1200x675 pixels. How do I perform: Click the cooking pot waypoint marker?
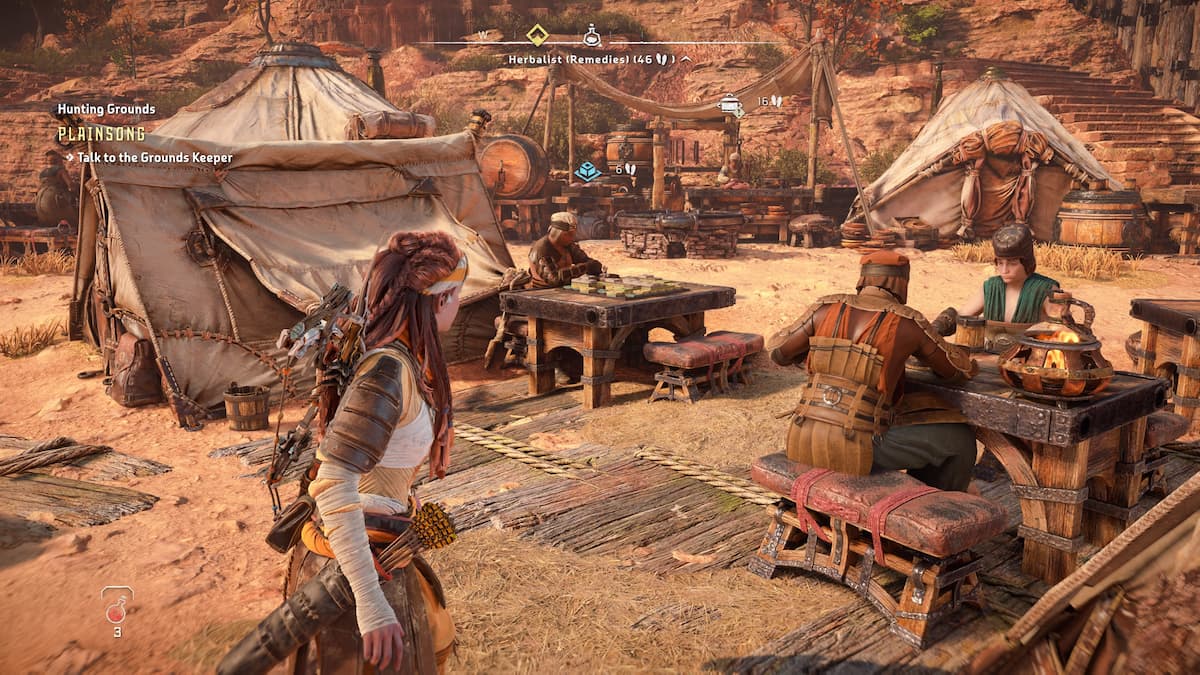tap(733, 102)
